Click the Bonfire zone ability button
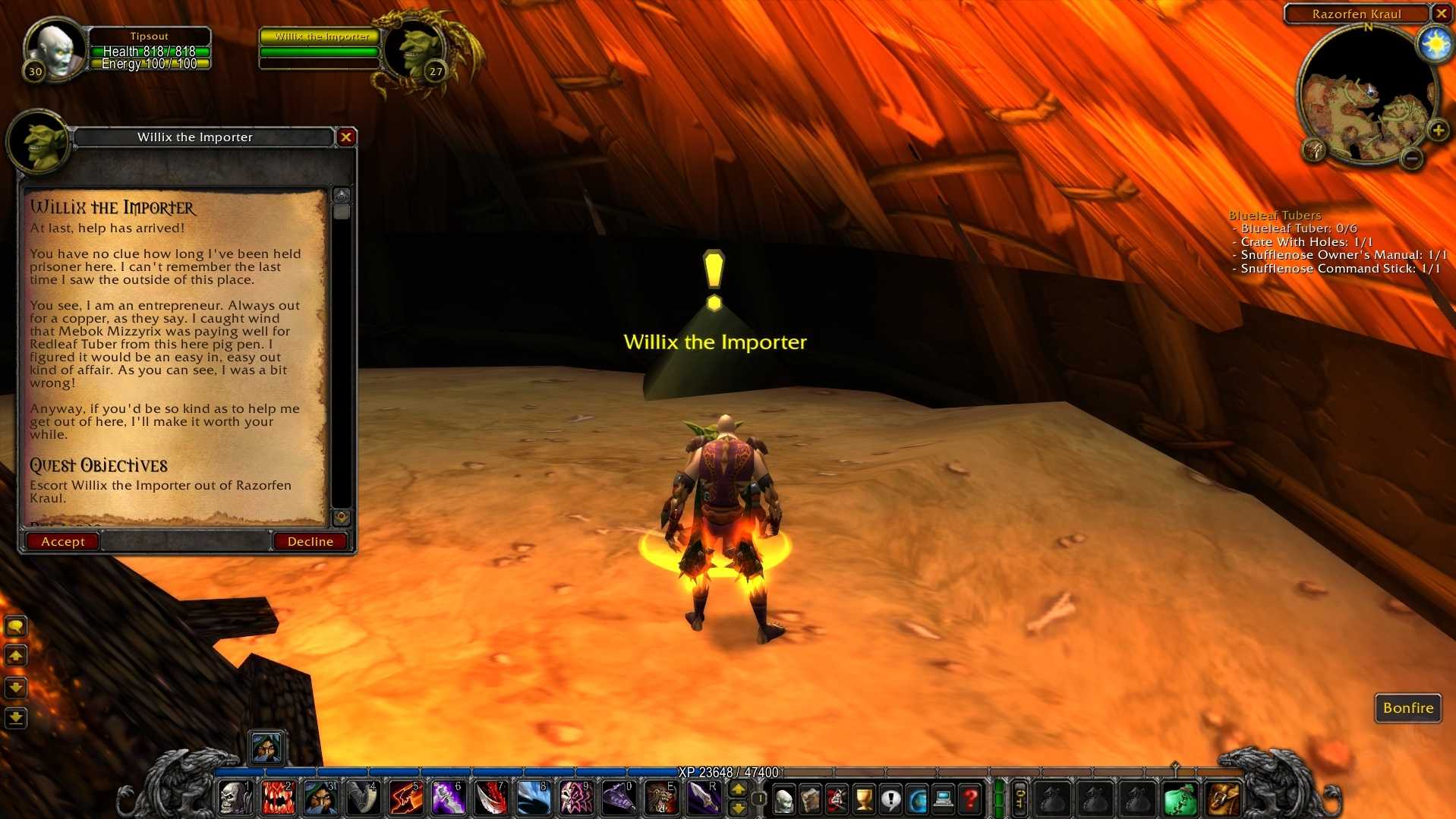The image size is (1456, 819). tap(1407, 707)
